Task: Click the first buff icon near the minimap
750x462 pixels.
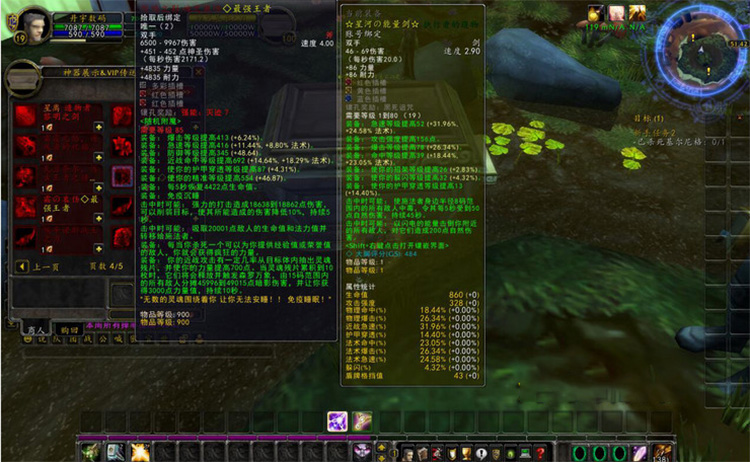Action: (595, 14)
